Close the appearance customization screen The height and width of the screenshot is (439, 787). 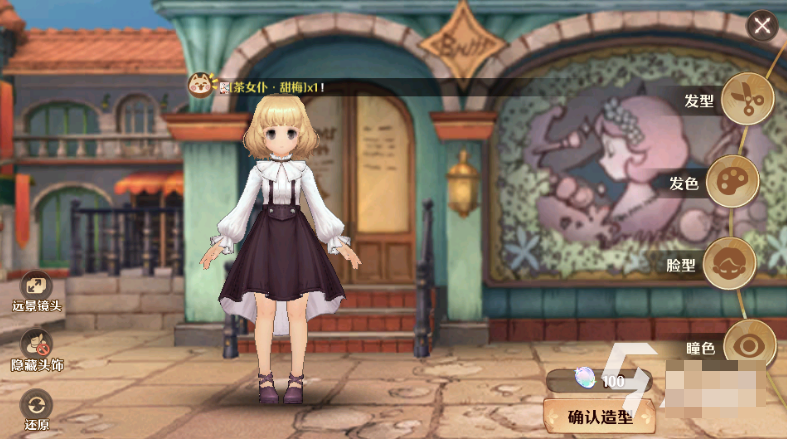tap(763, 26)
